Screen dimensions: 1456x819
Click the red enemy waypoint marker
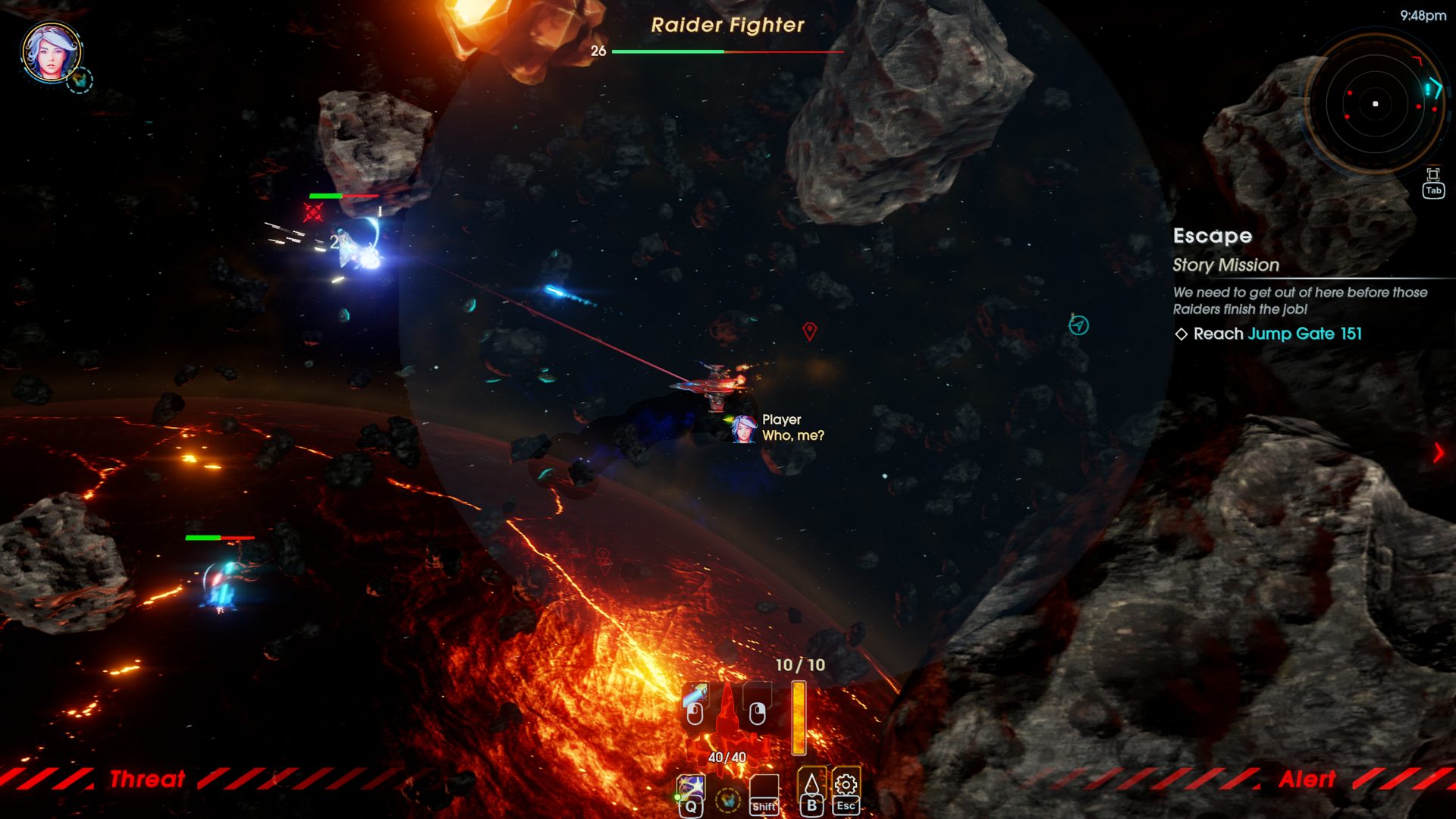pos(810,331)
